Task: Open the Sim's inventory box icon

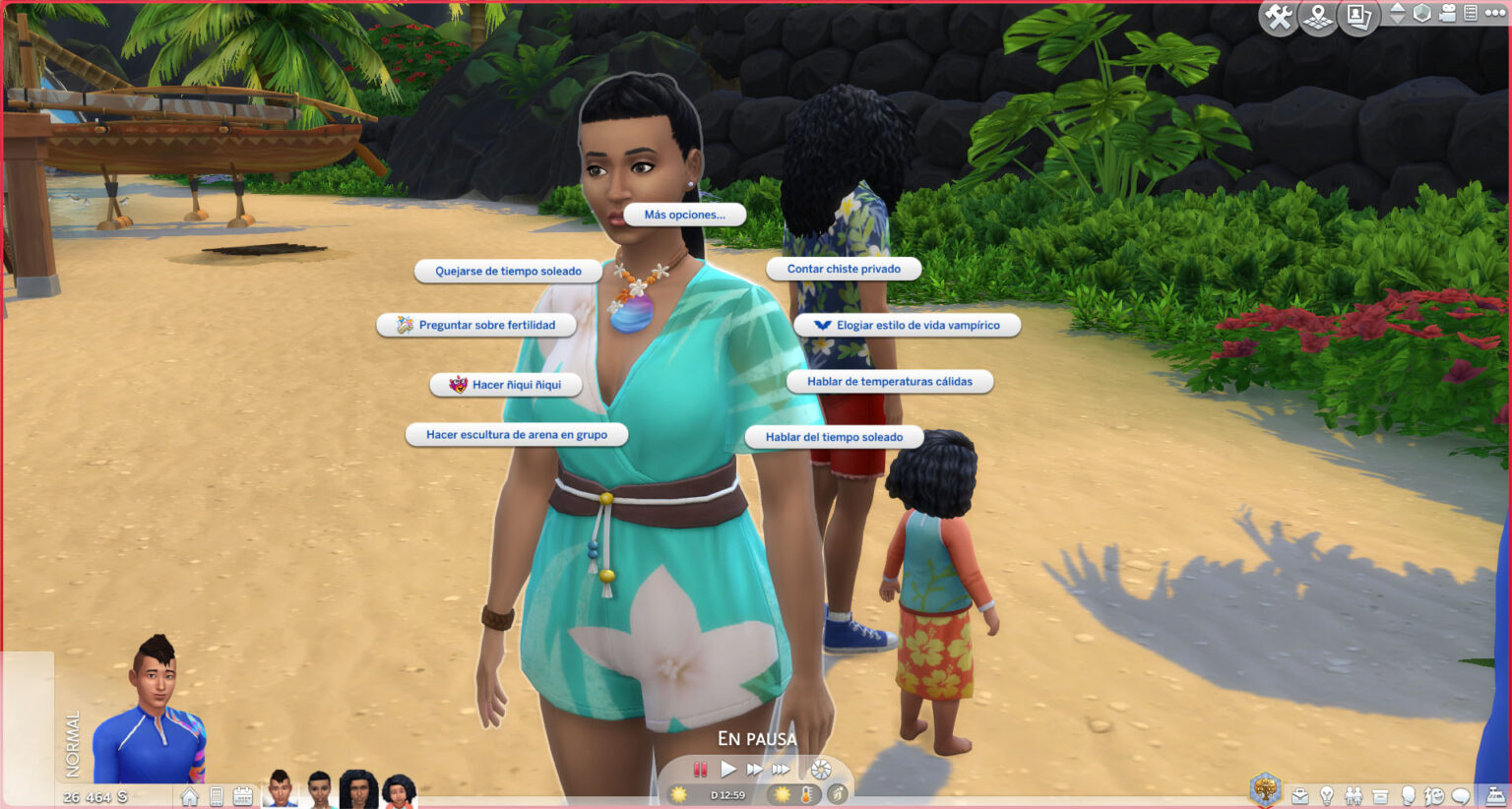Action: [1380, 796]
